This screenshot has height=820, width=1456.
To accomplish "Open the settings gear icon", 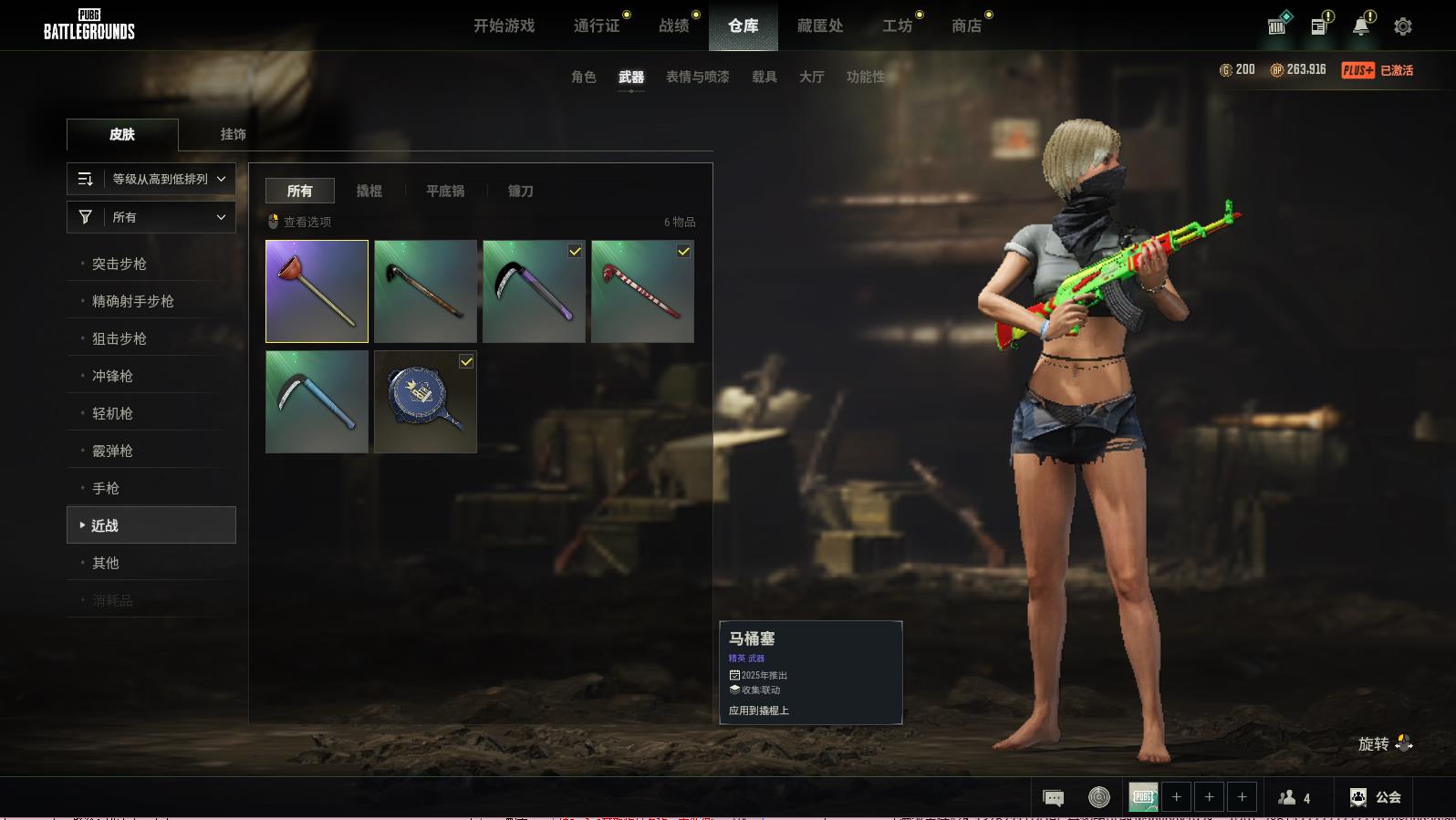I will pyautogui.click(x=1402, y=26).
